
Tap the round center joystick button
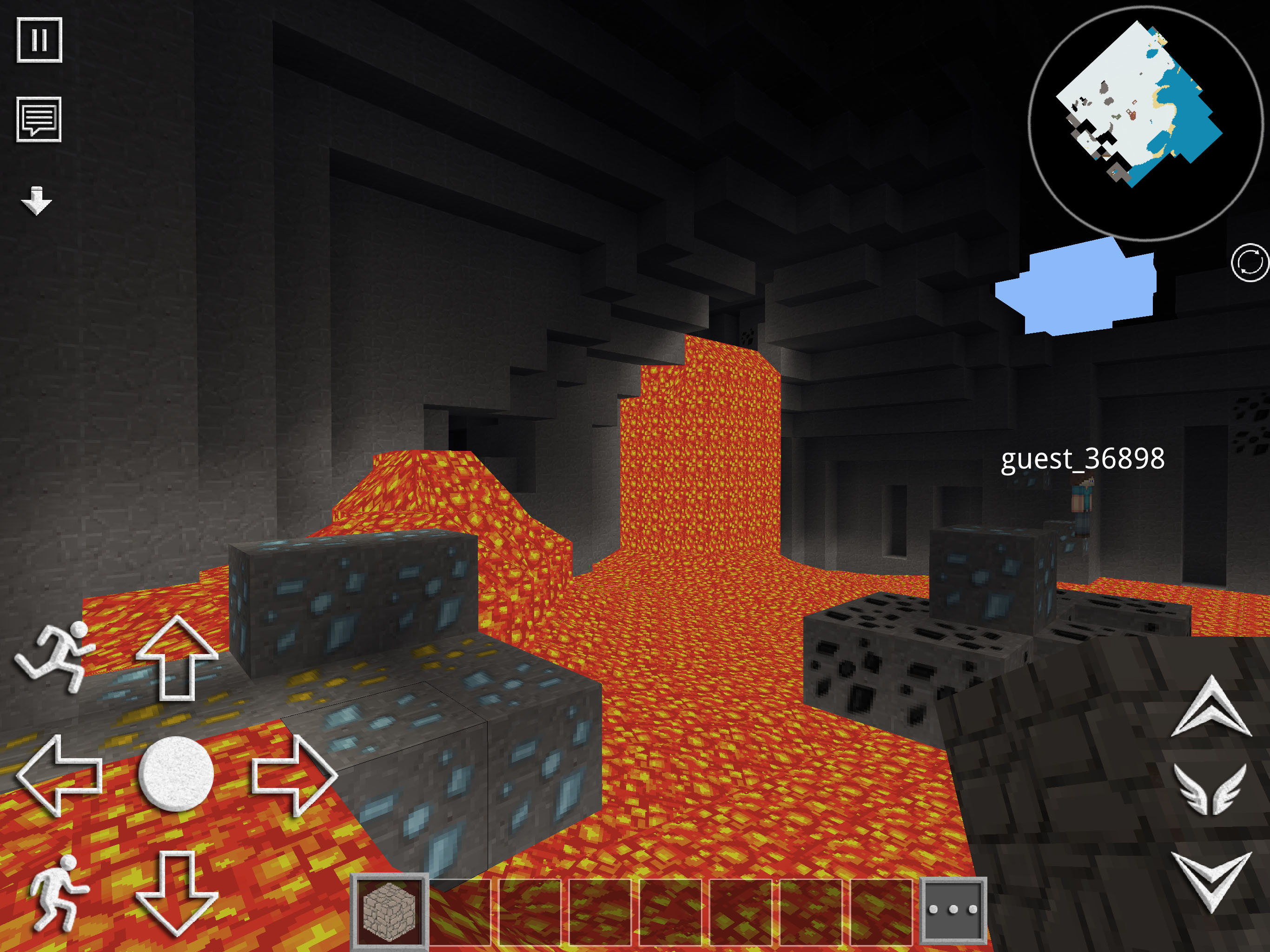[x=176, y=773]
